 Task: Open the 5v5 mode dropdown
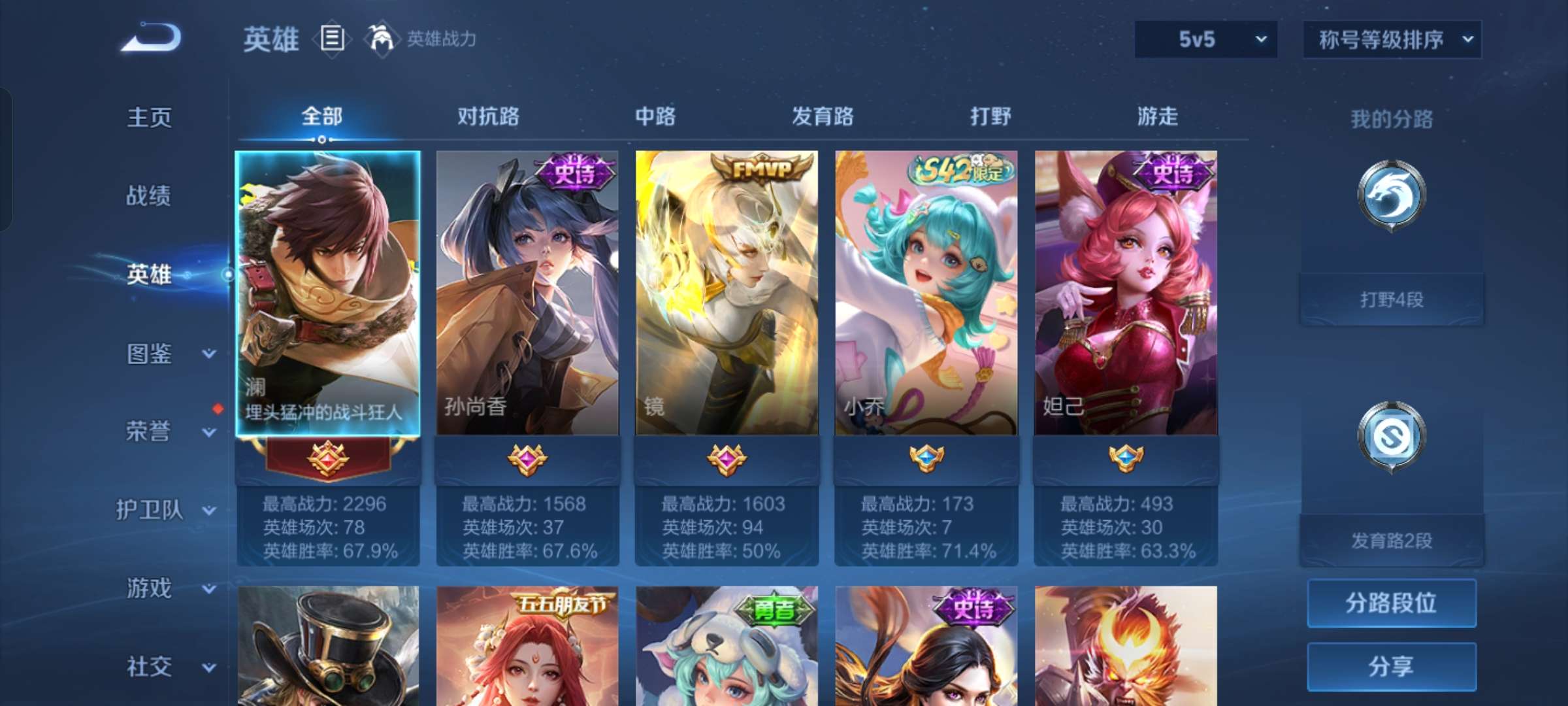1205,40
